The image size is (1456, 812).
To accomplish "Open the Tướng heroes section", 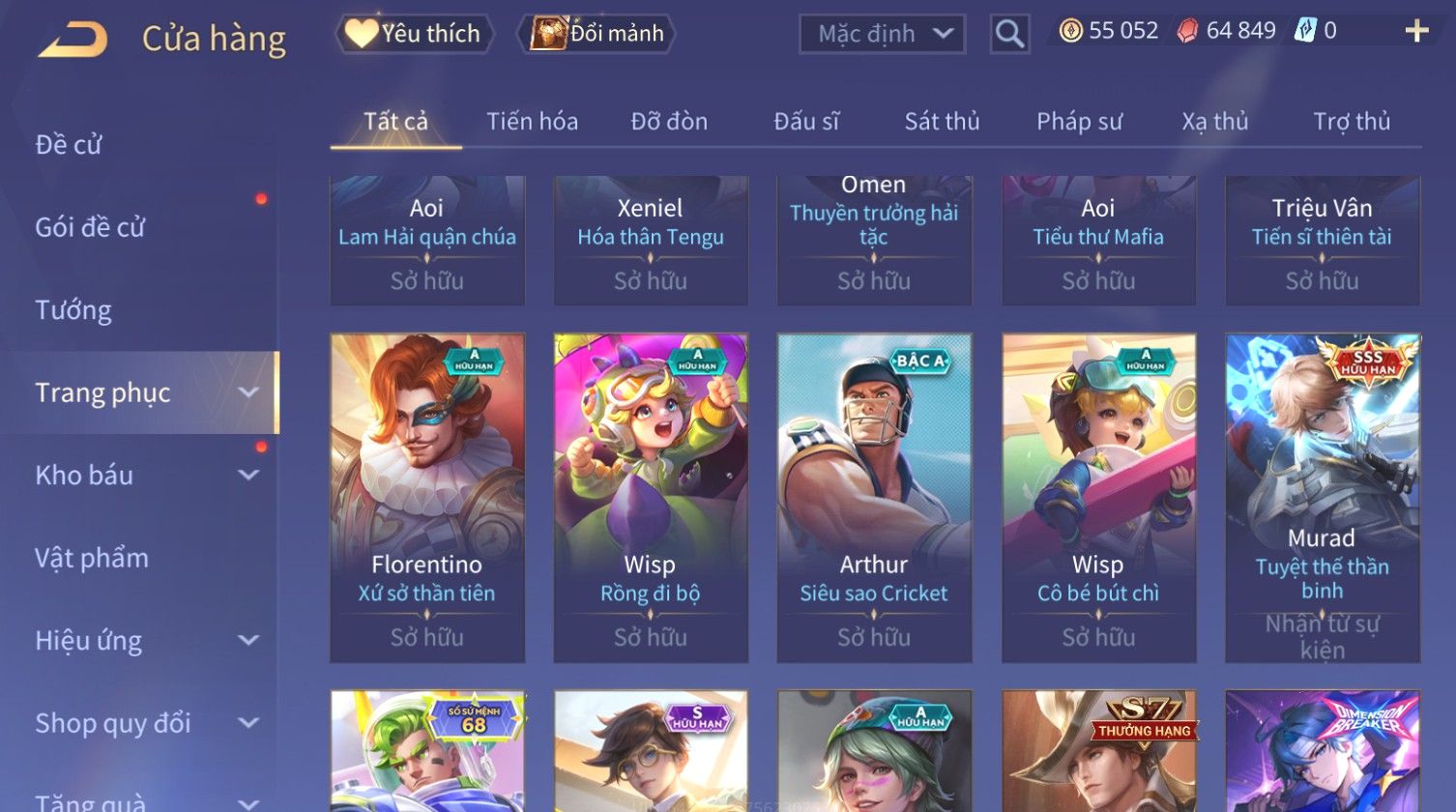I will pyautogui.click(x=73, y=310).
